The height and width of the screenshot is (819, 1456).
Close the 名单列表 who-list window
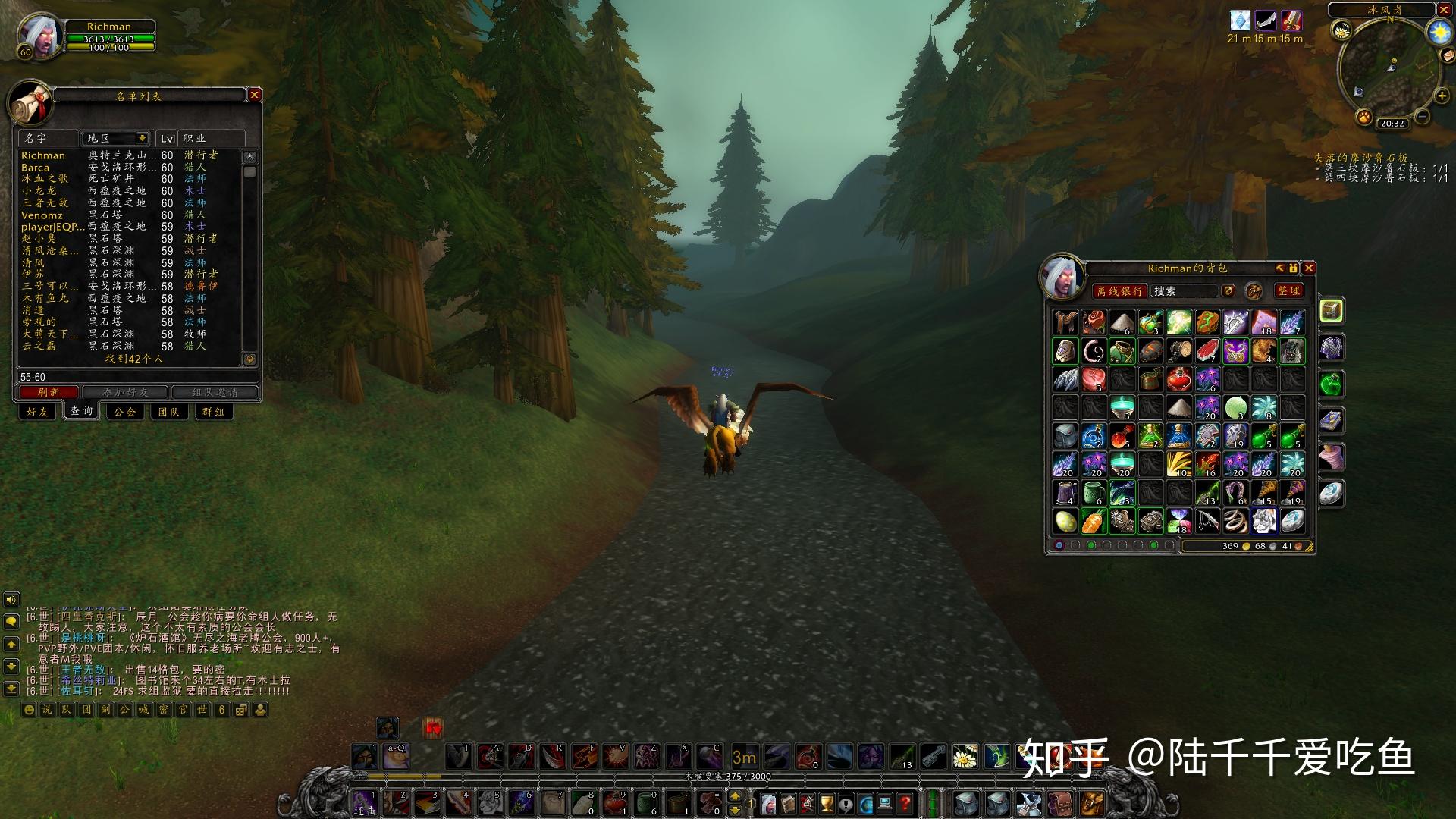(255, 95)
